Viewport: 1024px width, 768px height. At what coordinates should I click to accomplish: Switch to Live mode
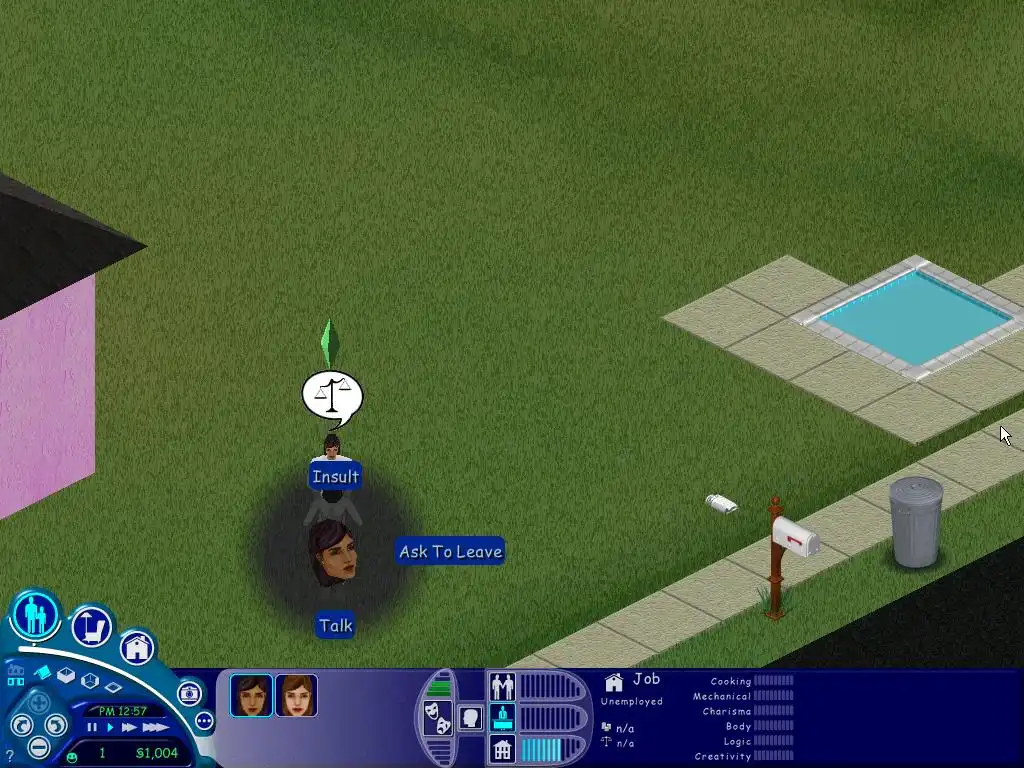pos(36,615)
